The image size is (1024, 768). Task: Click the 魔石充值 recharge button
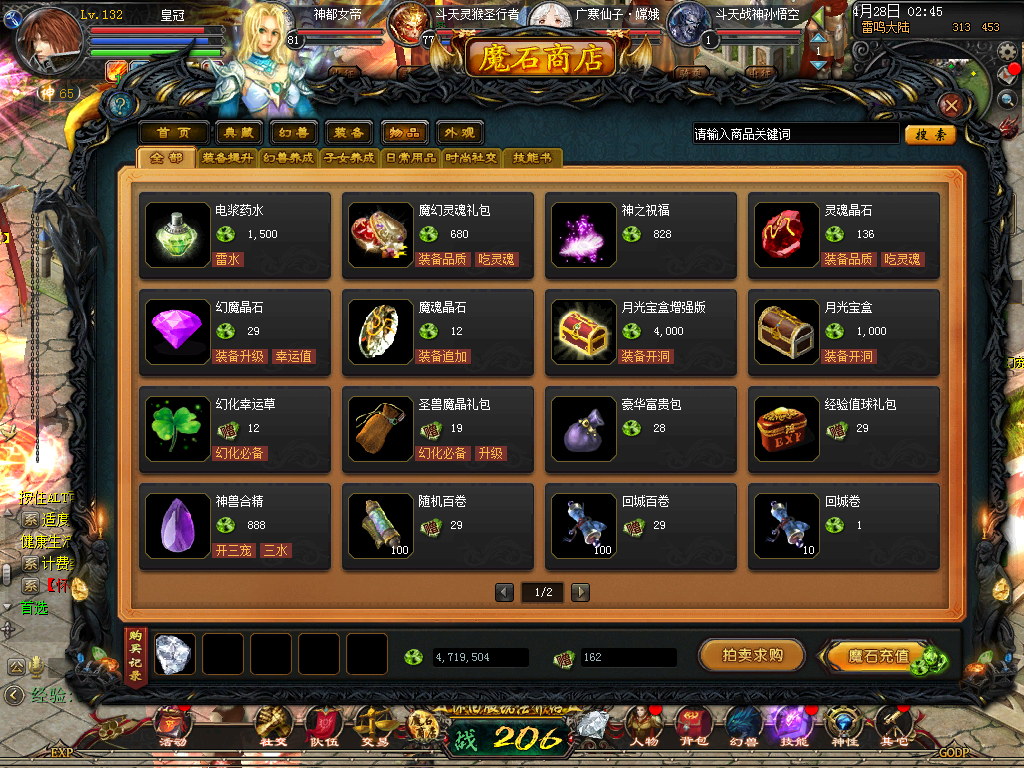pyautogui.click(x=878, y=656)
